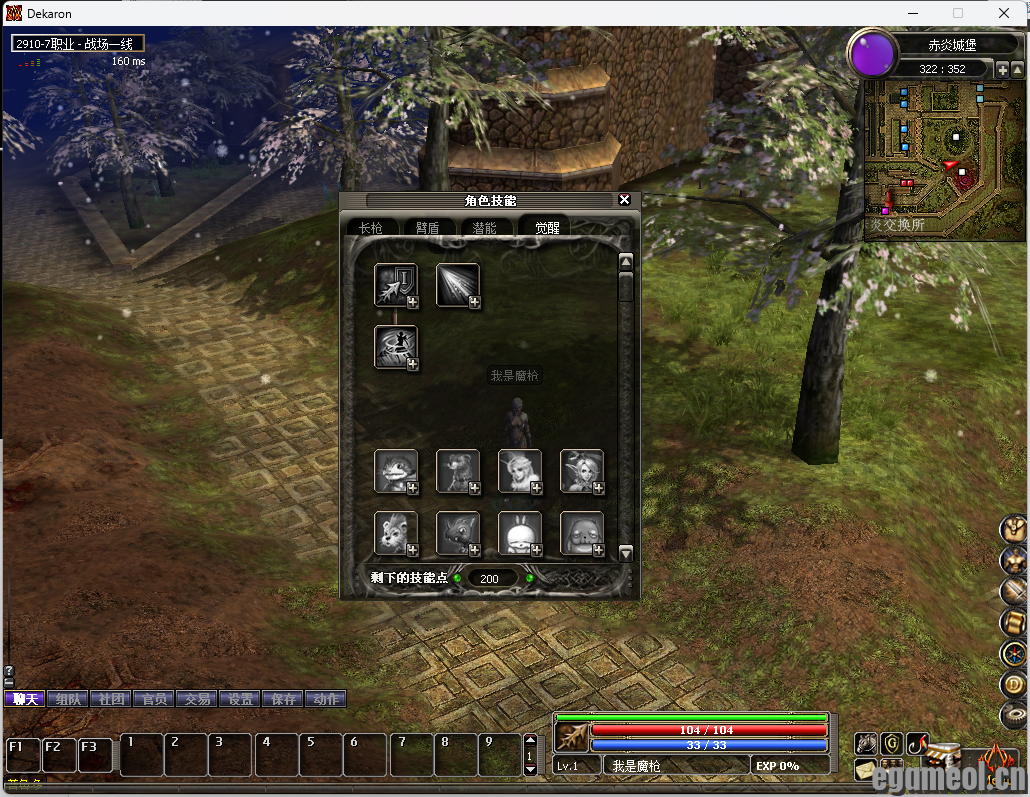Image resolution: width=1030 pixels, height=797 pixels.
Task: Select the 潜能 tab
Action: [484, 228]
